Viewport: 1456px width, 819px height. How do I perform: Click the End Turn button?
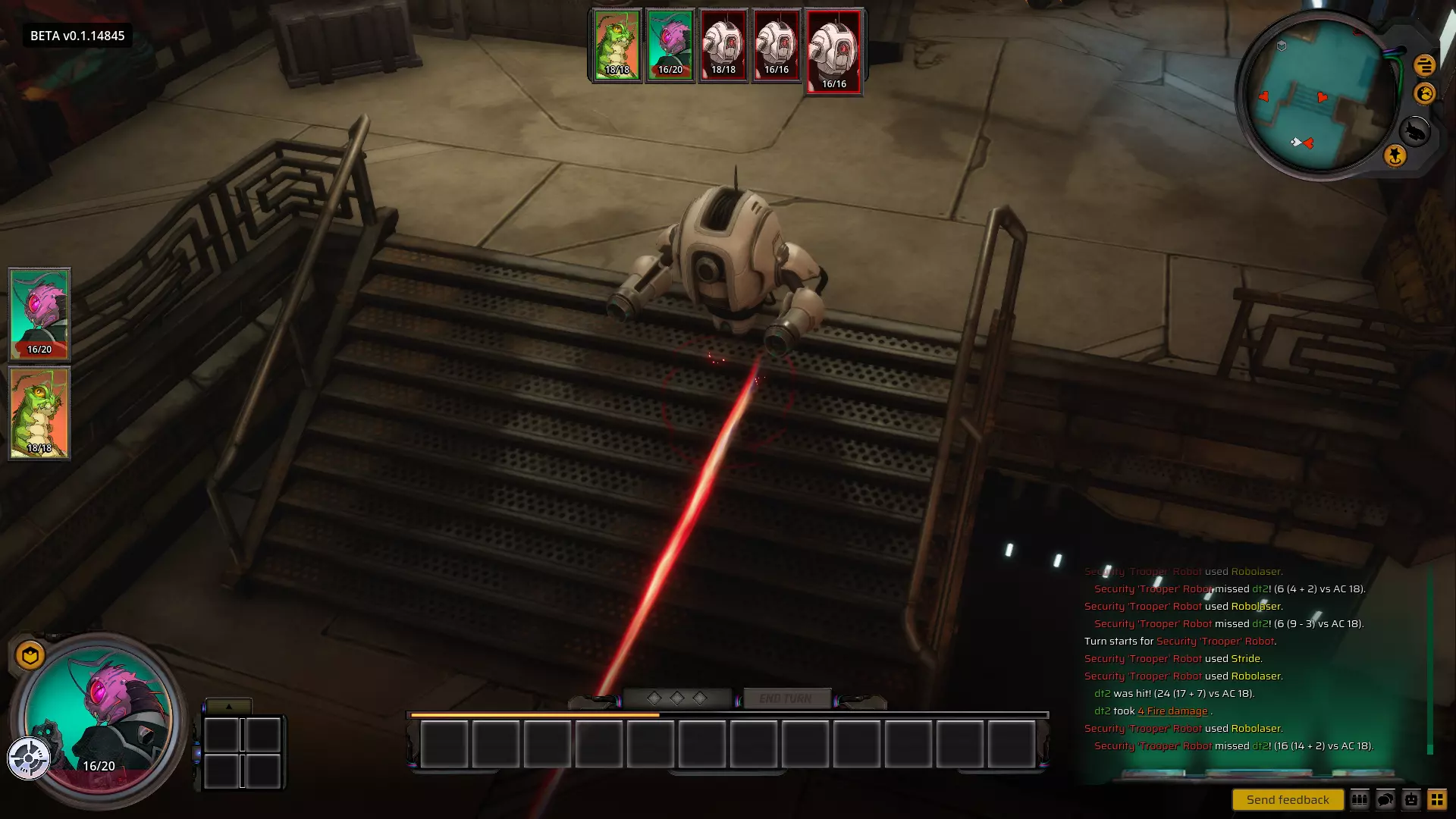click(x=786, y=698)
